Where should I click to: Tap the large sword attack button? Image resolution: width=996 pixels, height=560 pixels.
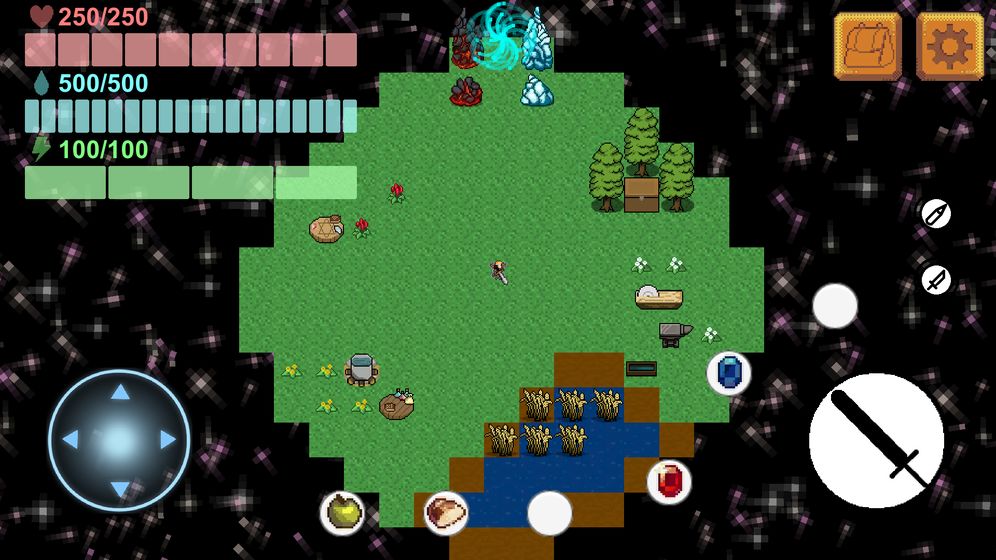coord(876,440)
